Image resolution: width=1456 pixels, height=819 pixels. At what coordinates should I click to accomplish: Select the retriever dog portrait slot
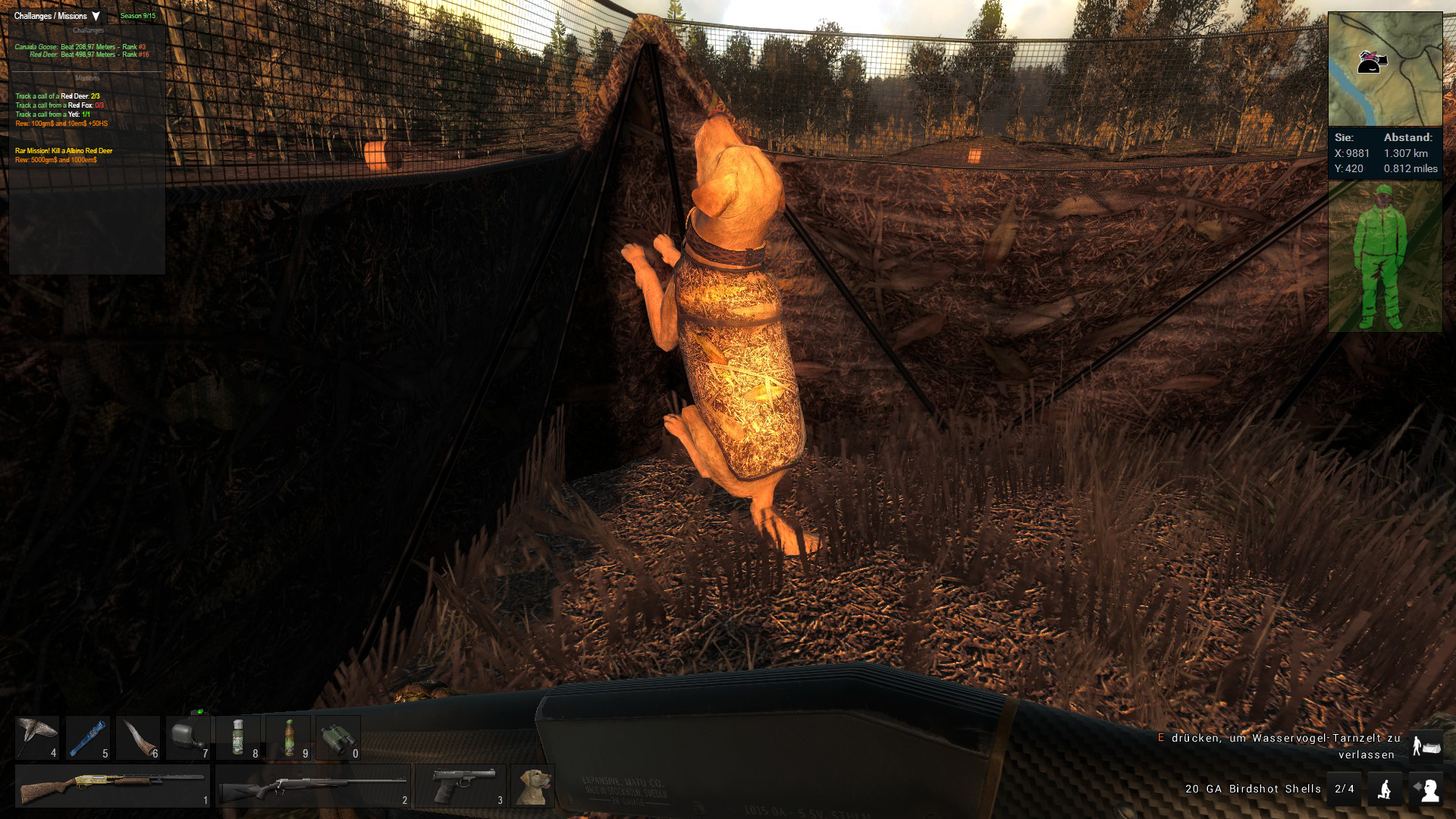(532, 786)
